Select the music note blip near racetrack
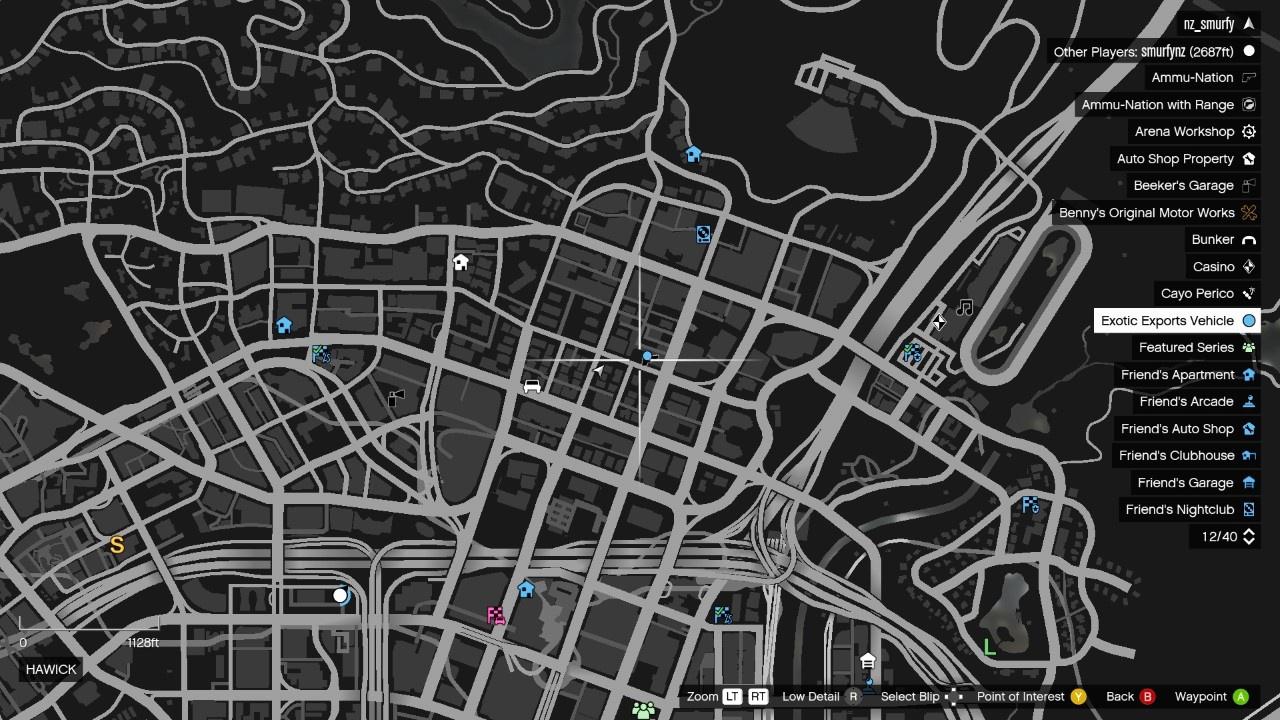 (964, 308)
